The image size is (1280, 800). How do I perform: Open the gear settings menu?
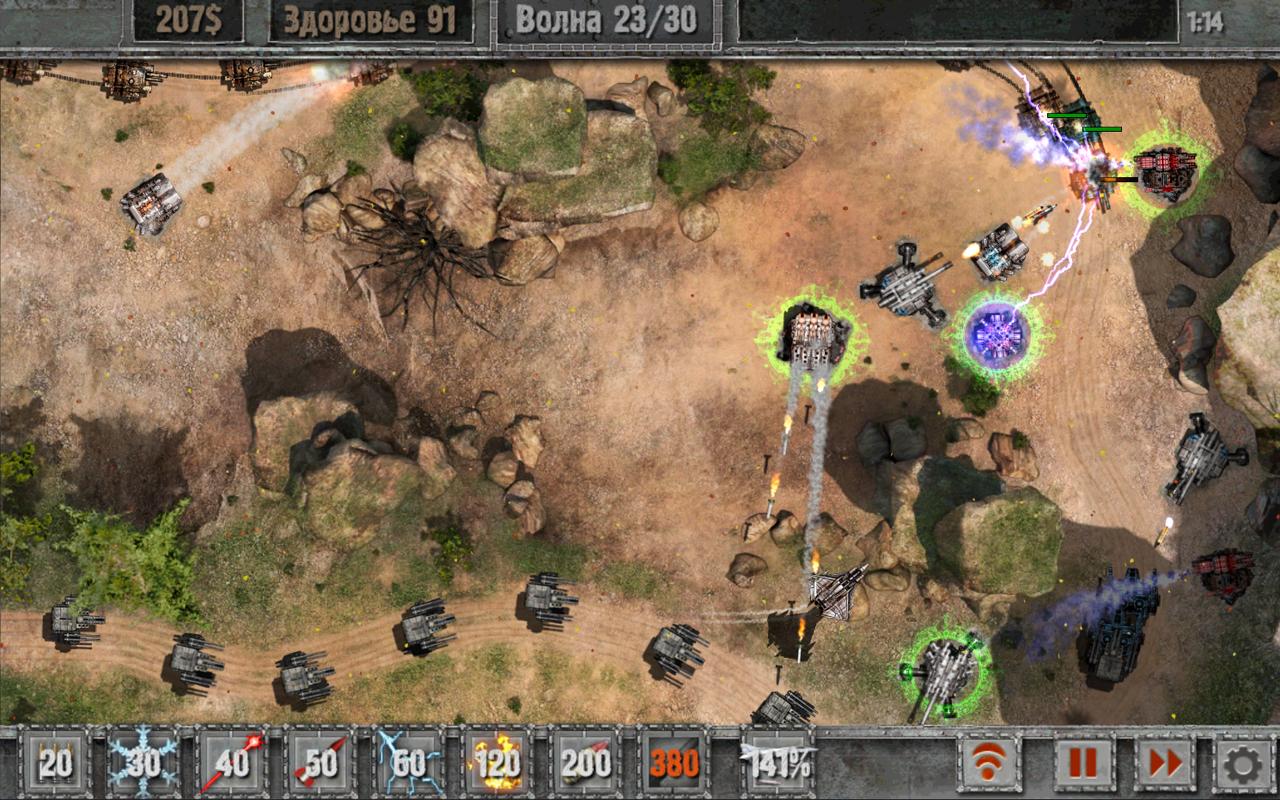1243,765
